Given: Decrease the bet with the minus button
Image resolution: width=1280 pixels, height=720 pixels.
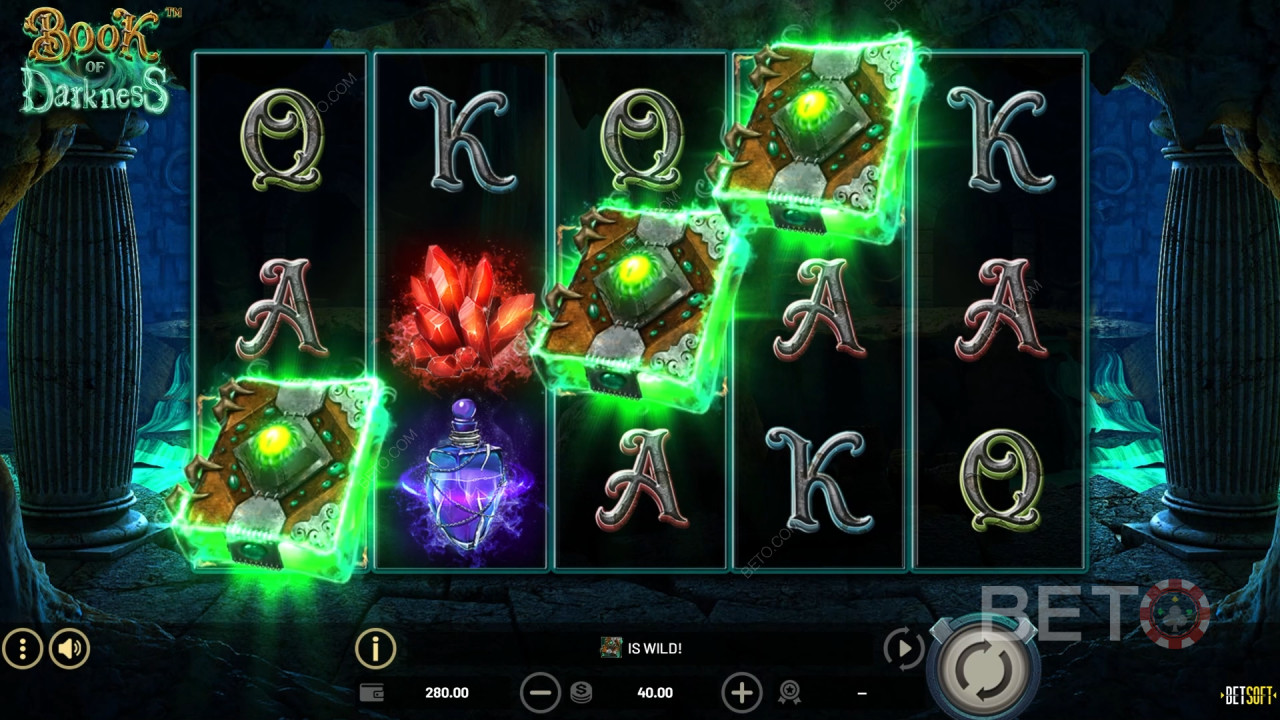Looking at the screenshot, I should pos(540,692).
